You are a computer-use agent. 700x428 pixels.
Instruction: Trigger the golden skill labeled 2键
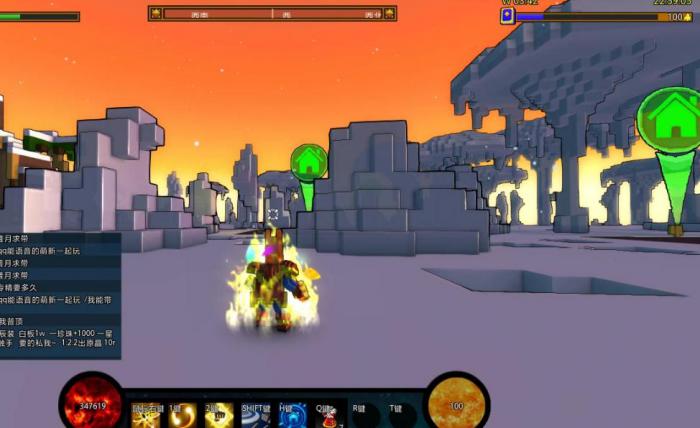218,415
